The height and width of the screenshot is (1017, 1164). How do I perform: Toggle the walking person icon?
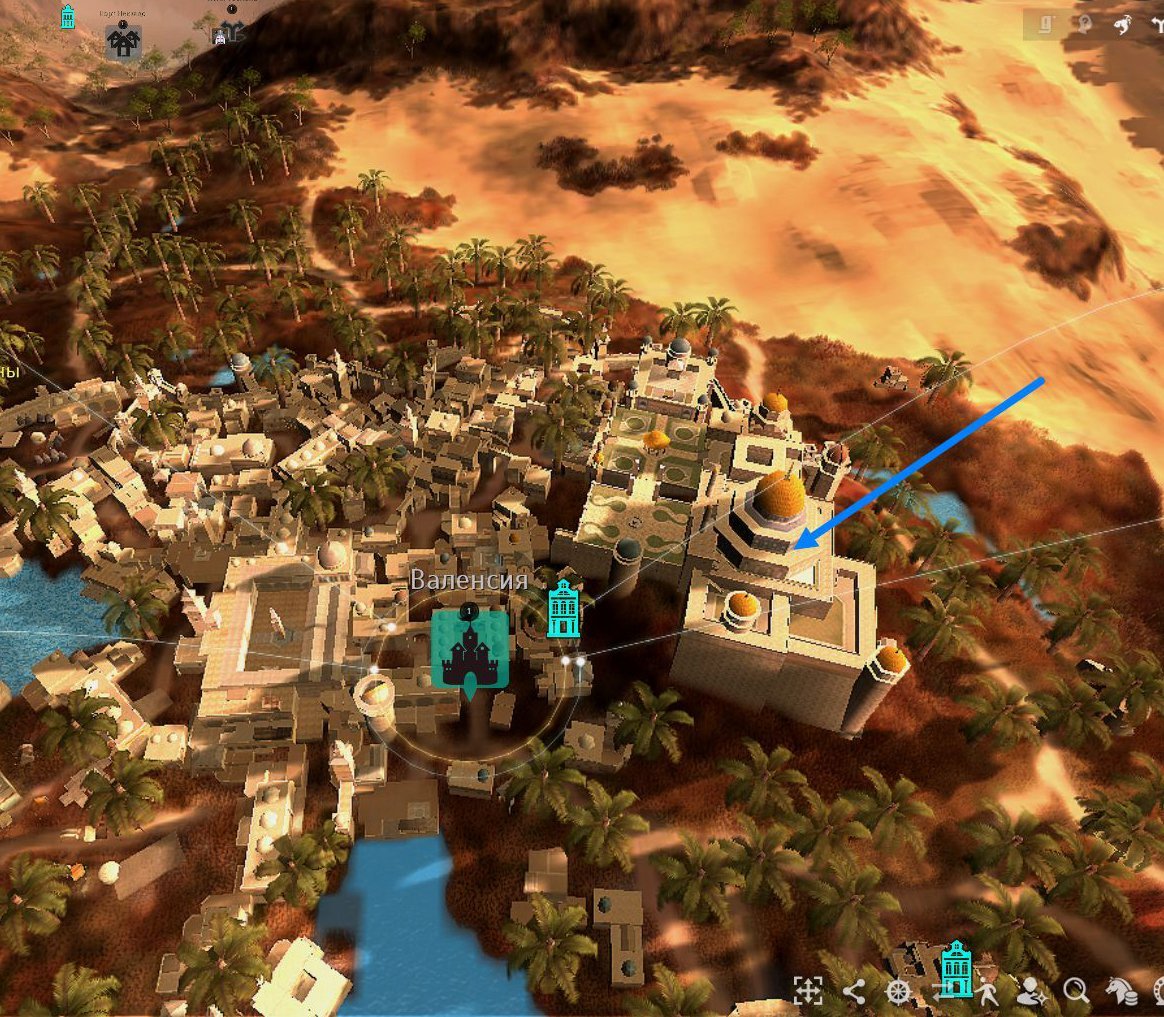pos(987,991)
